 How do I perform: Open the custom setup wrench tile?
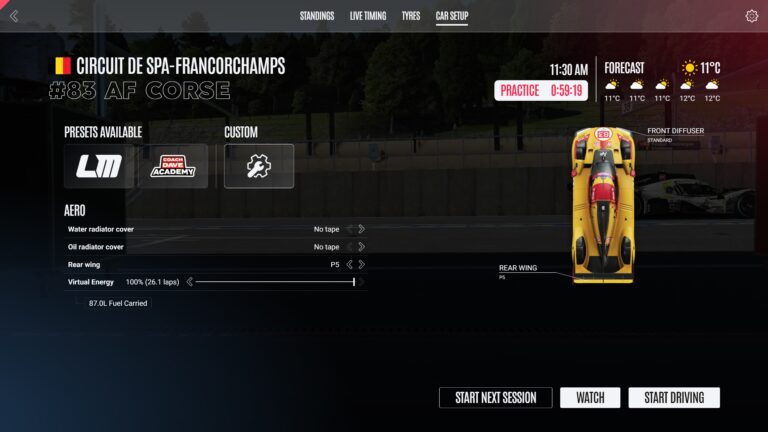pos(259,166)
